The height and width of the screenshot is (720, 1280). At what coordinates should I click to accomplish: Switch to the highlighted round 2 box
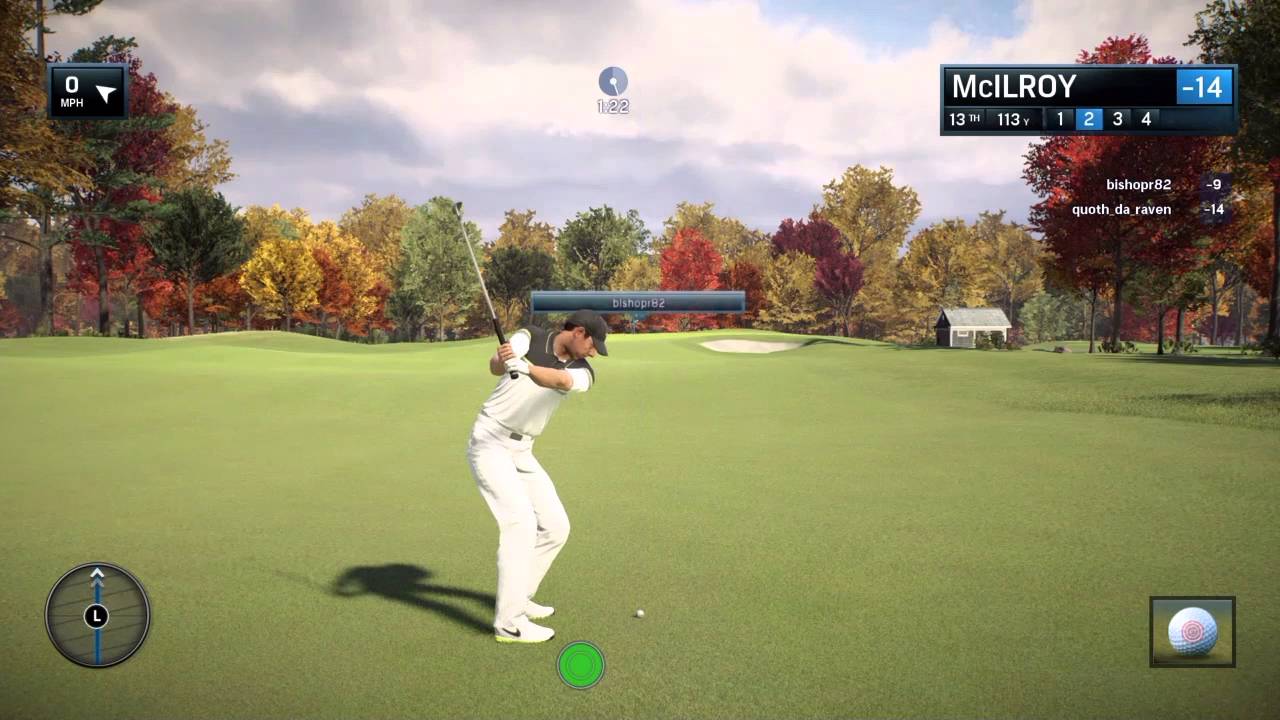pos(1088,120)
